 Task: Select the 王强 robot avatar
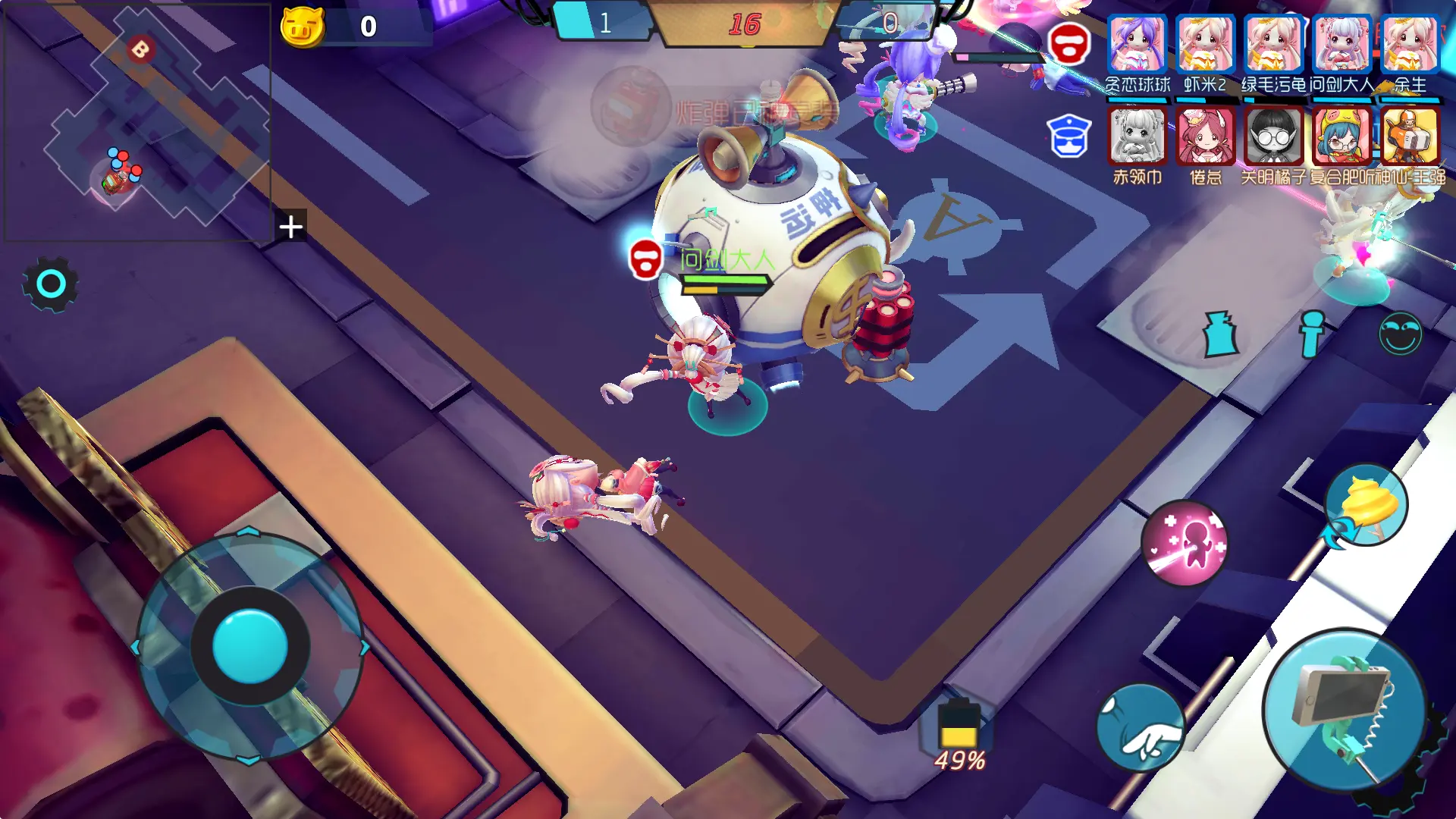pos(1410,136)
